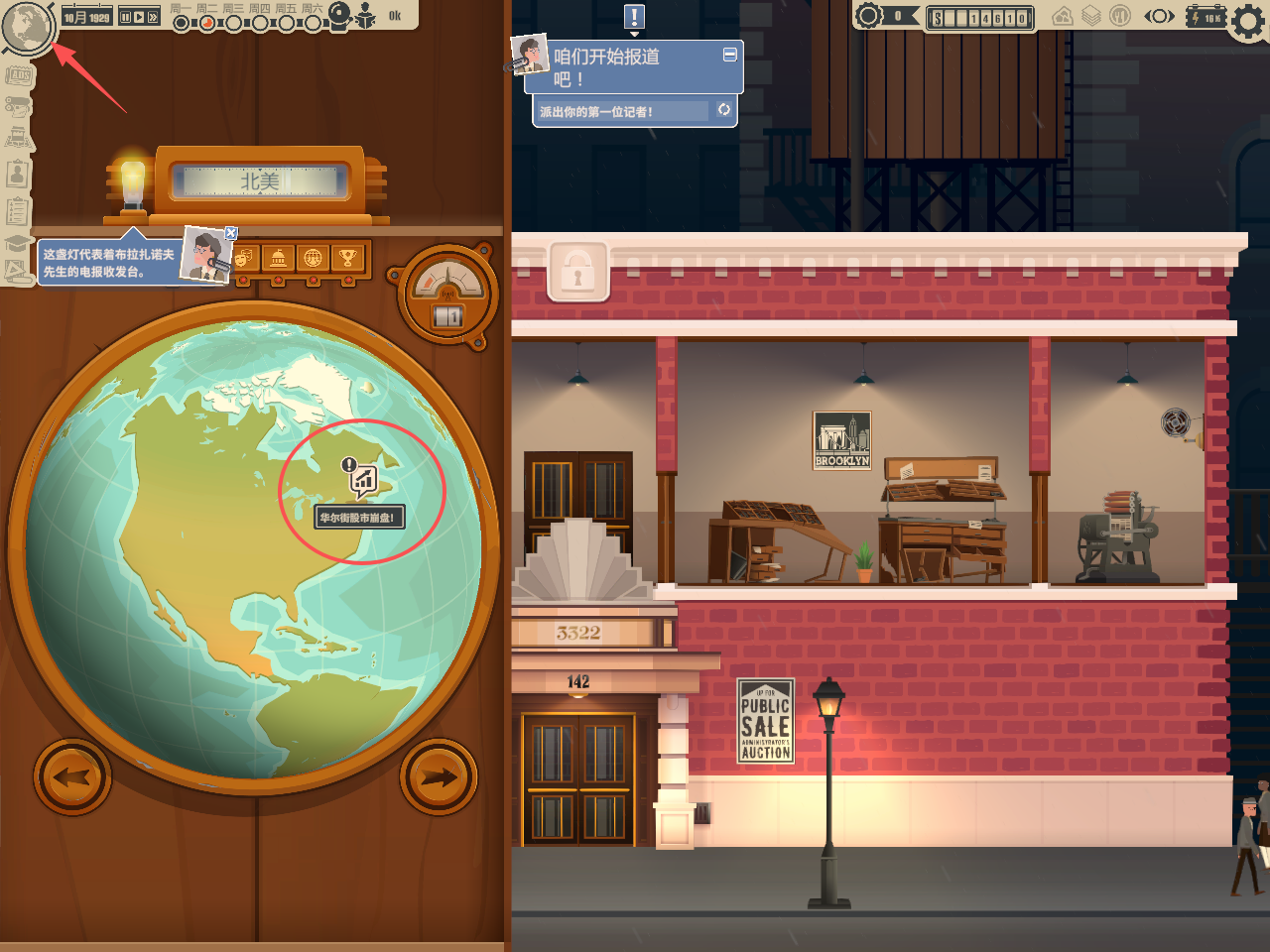This screenshot has width=1270, height=952.
Task: Click the refresh icon on quest objective
Action: click(724, 110)
